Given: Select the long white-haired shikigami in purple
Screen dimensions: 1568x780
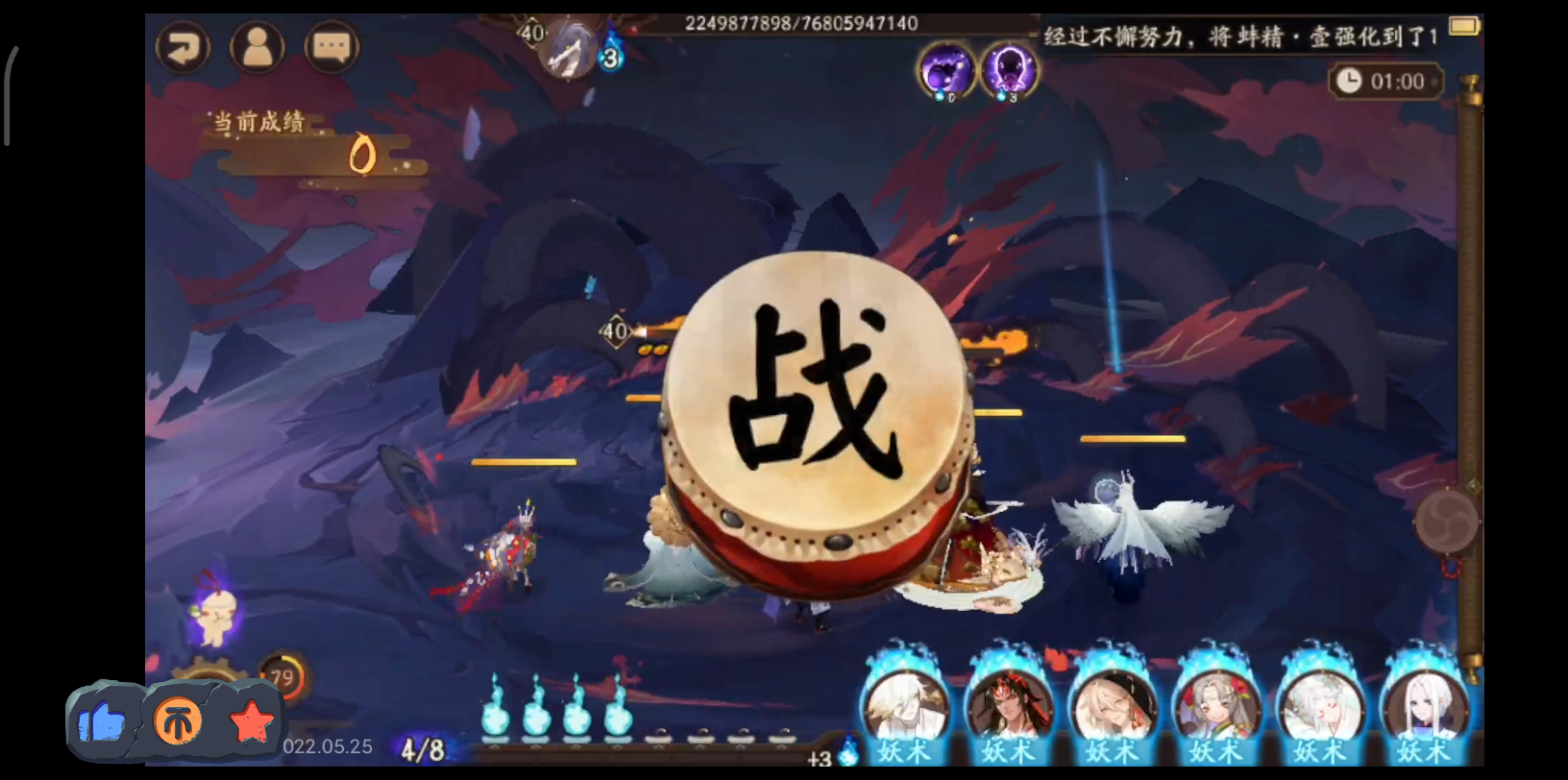Looking at the screenshot, I should point(1423,706).
